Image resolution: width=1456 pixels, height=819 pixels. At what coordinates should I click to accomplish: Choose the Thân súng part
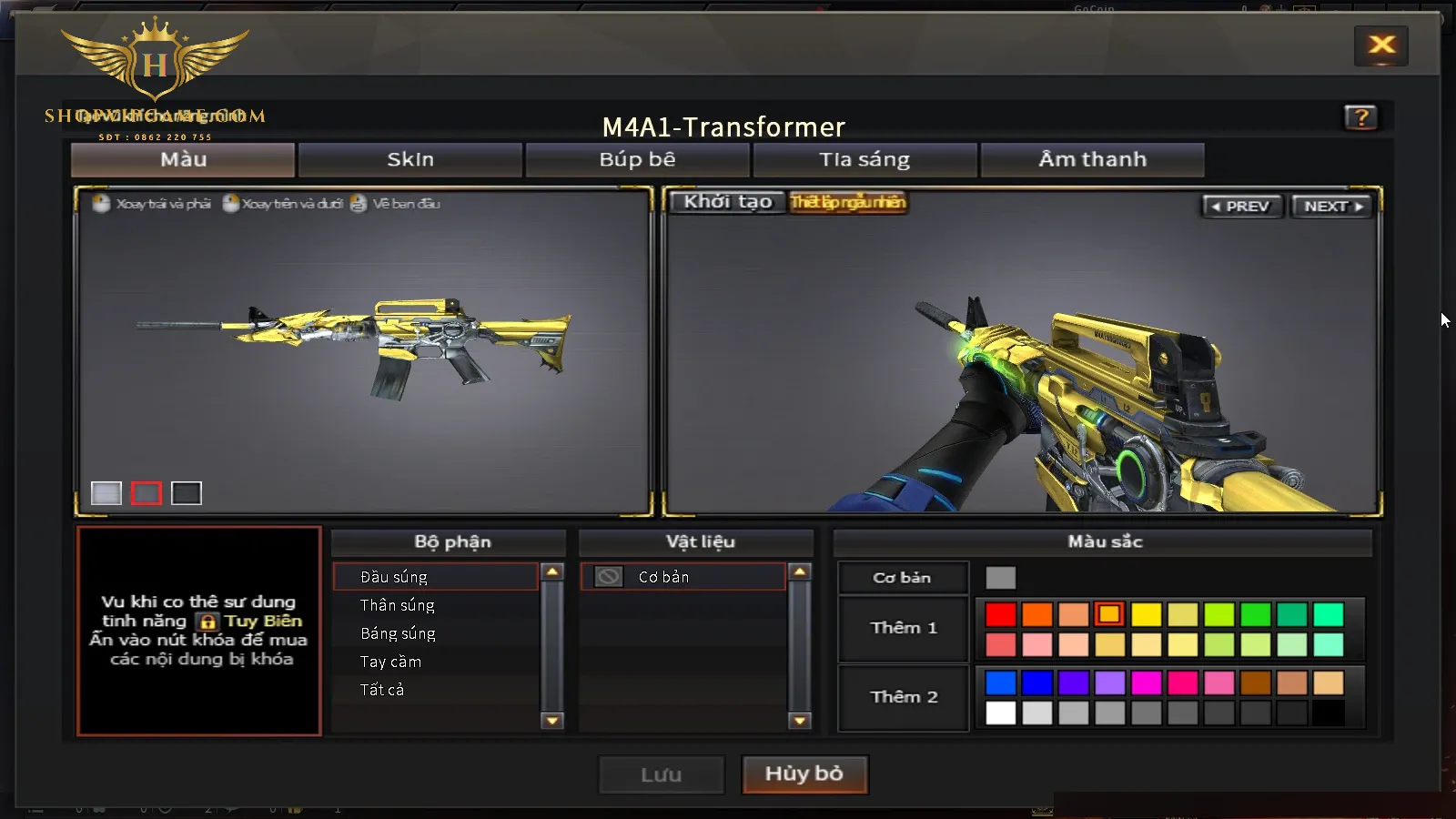[x=398, y=605]
